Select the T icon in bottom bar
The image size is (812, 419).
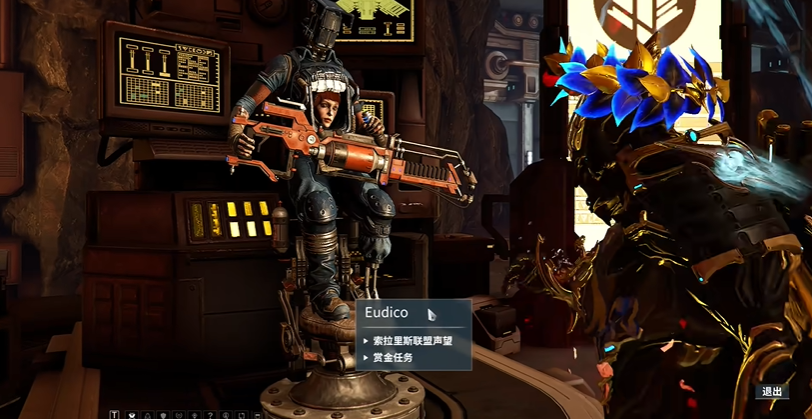[115, 414]
